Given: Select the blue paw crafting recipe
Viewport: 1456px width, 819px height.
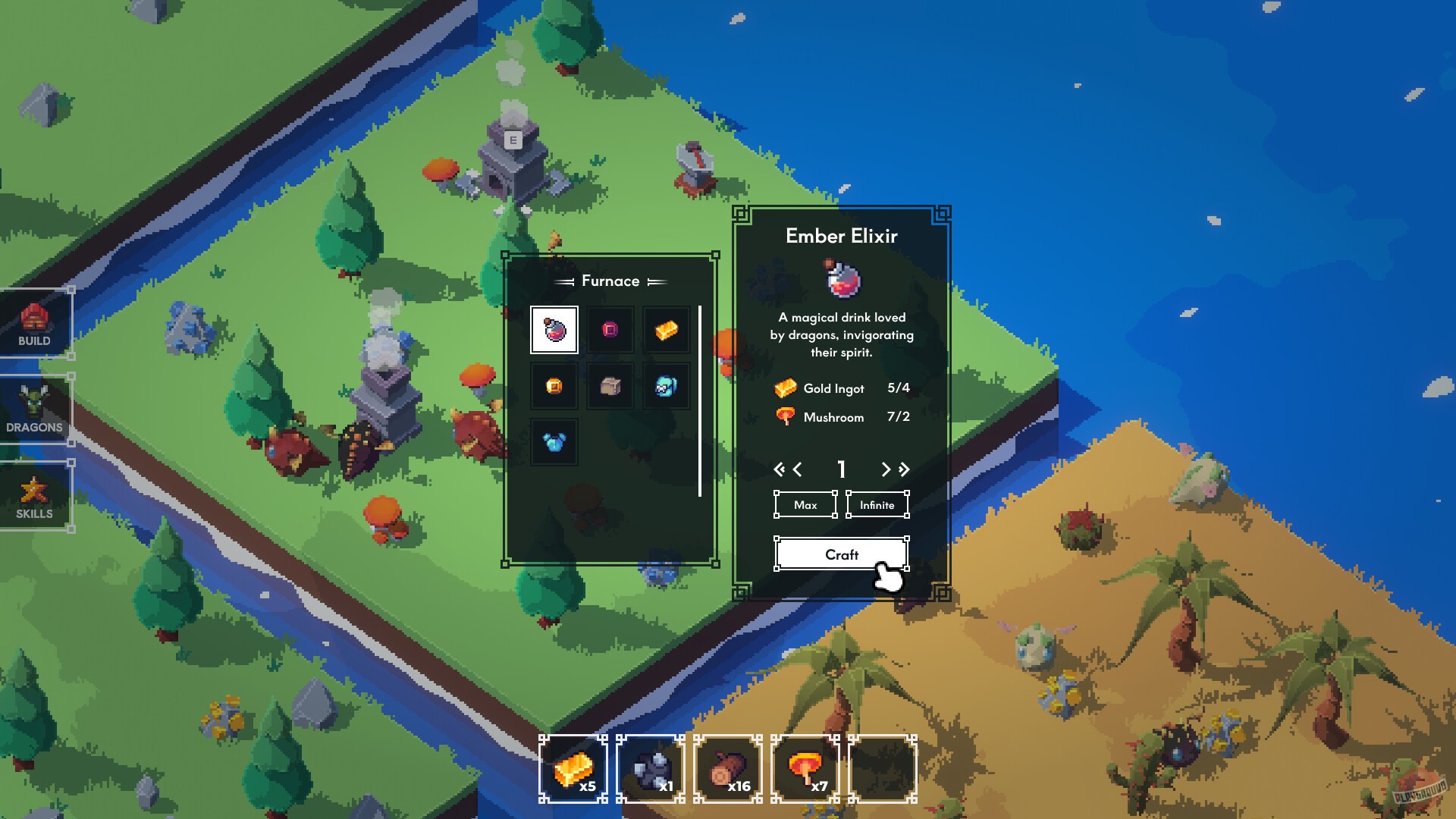Looking at the screenshot, I should [x=554, y=441].
